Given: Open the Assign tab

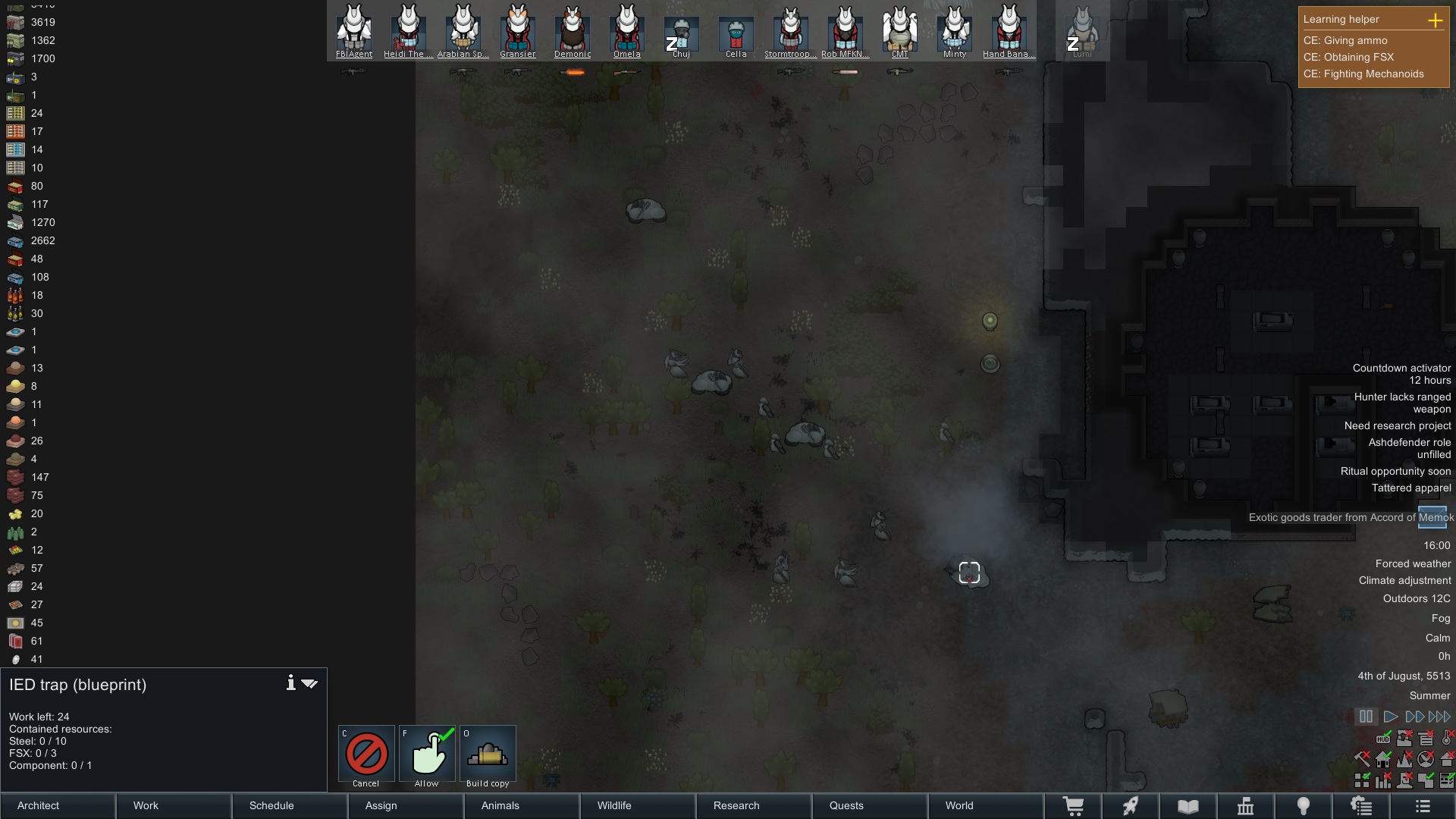Looking at the screenshot, I should [x=406, y=805].
